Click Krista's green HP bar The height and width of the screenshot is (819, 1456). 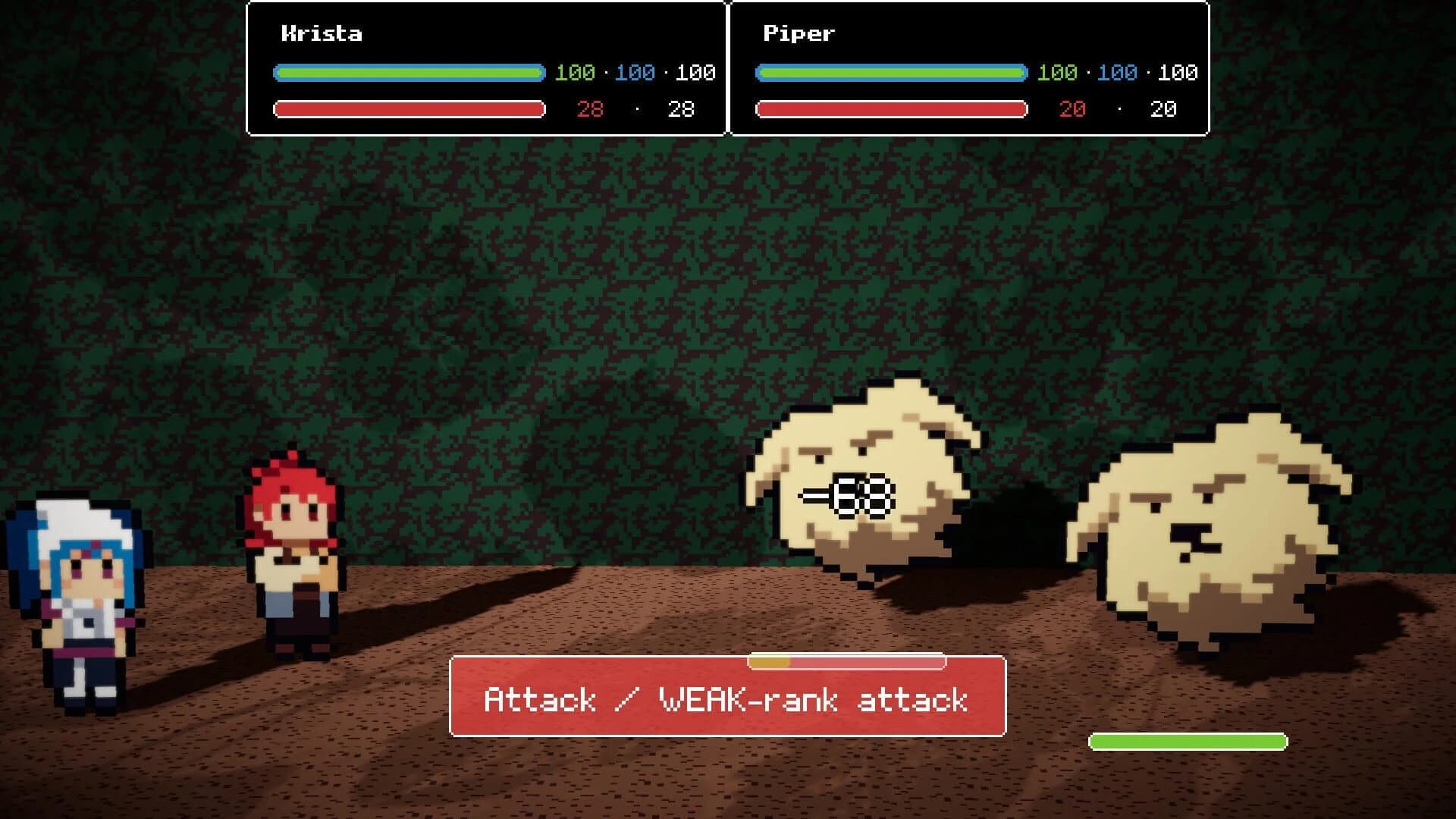409,74
